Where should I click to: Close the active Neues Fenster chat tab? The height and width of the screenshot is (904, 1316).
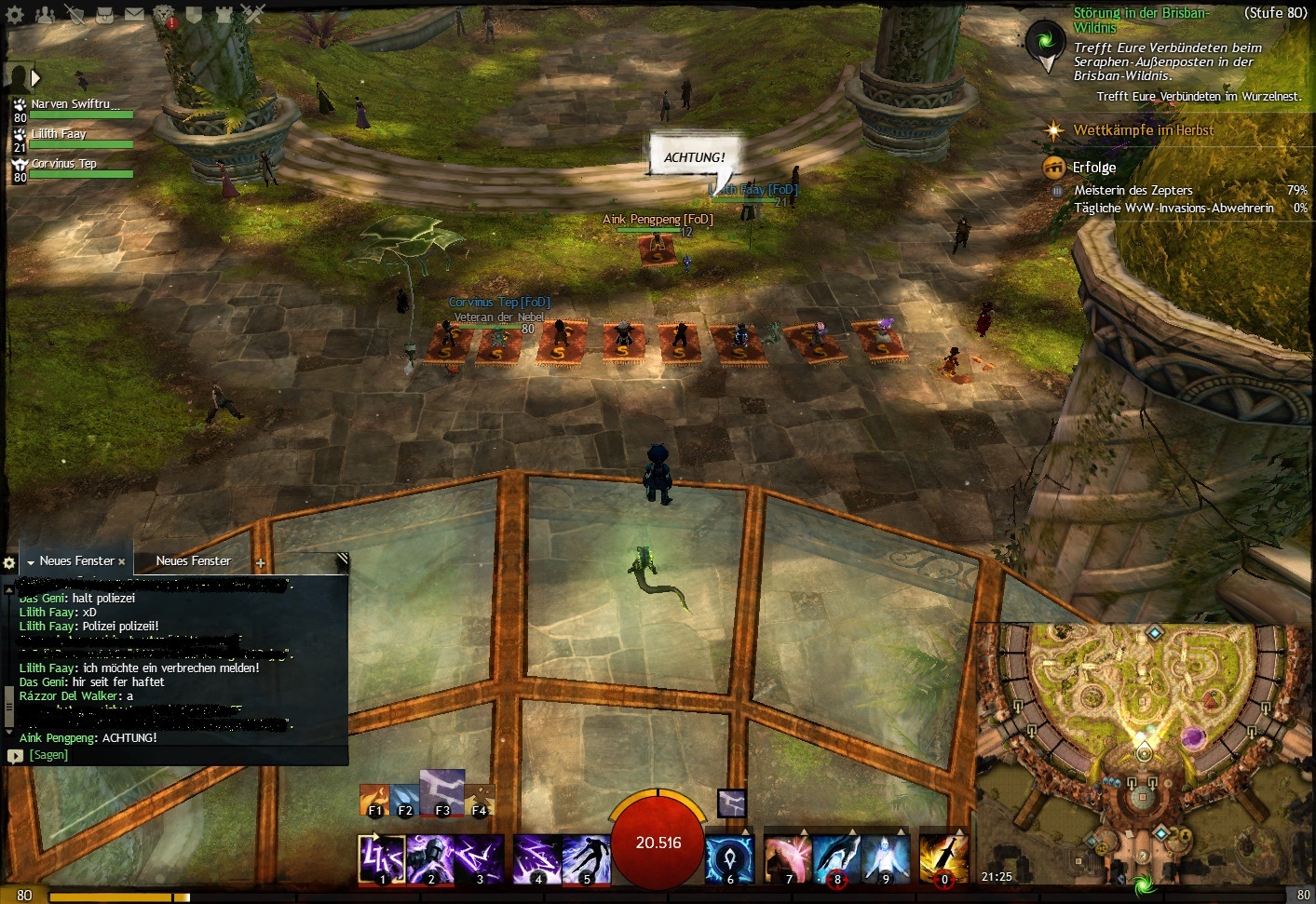coord(122,561)
